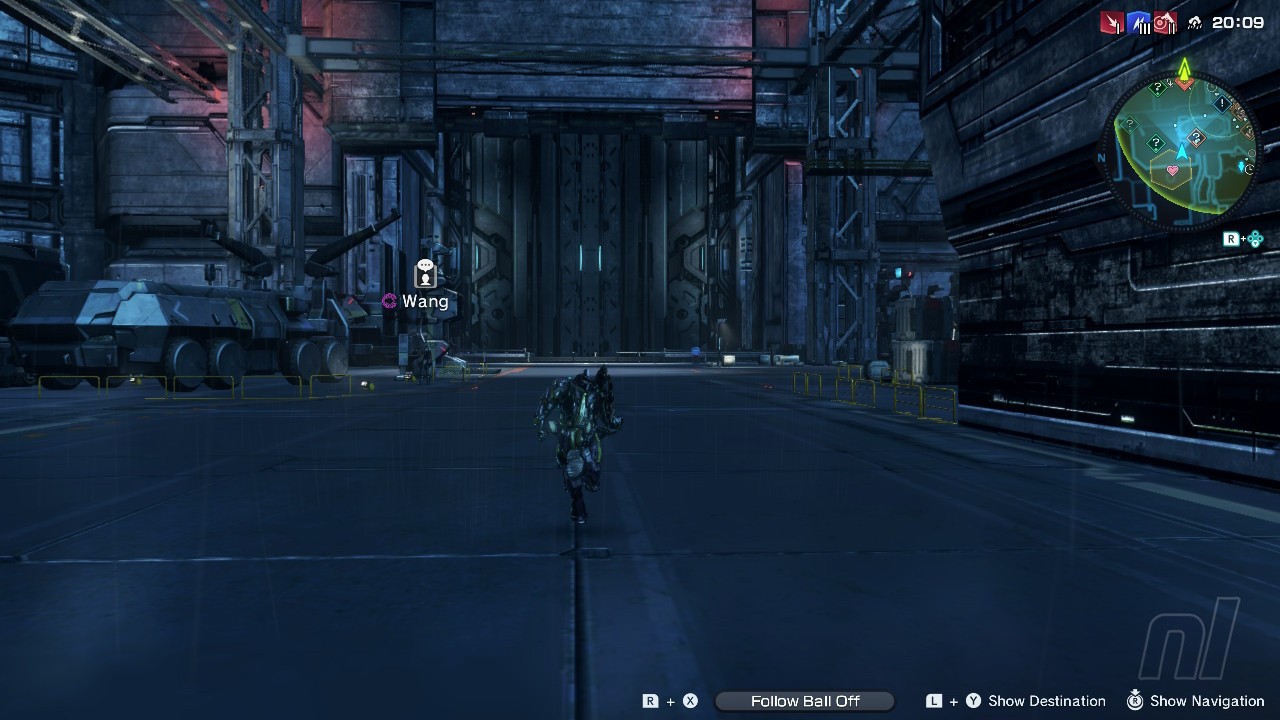Select the pink heart marker on minimap

tap(1172, 171)
